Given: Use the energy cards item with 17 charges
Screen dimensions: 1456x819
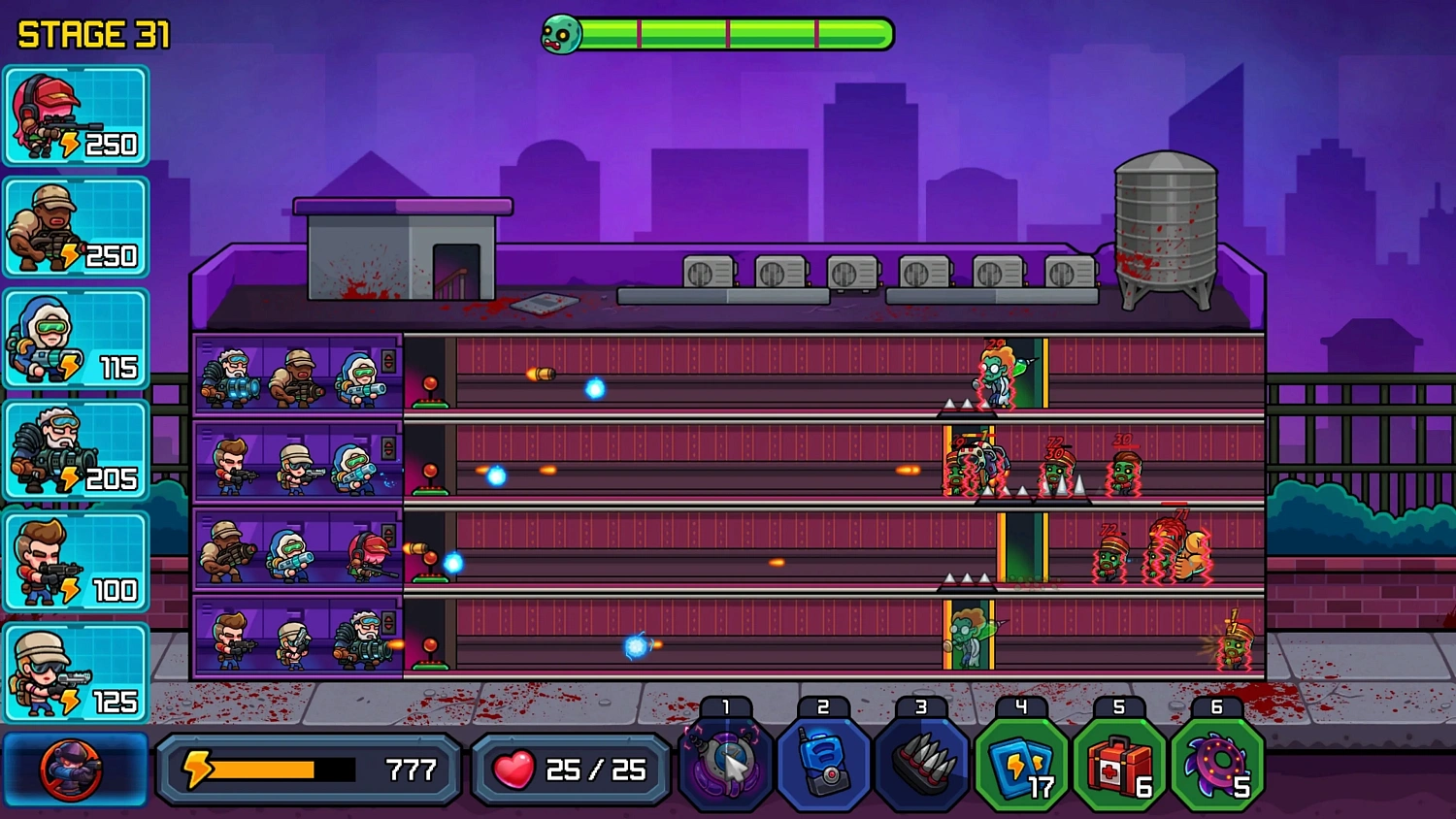Looking at the screenshot, I should pos(1020,767).
